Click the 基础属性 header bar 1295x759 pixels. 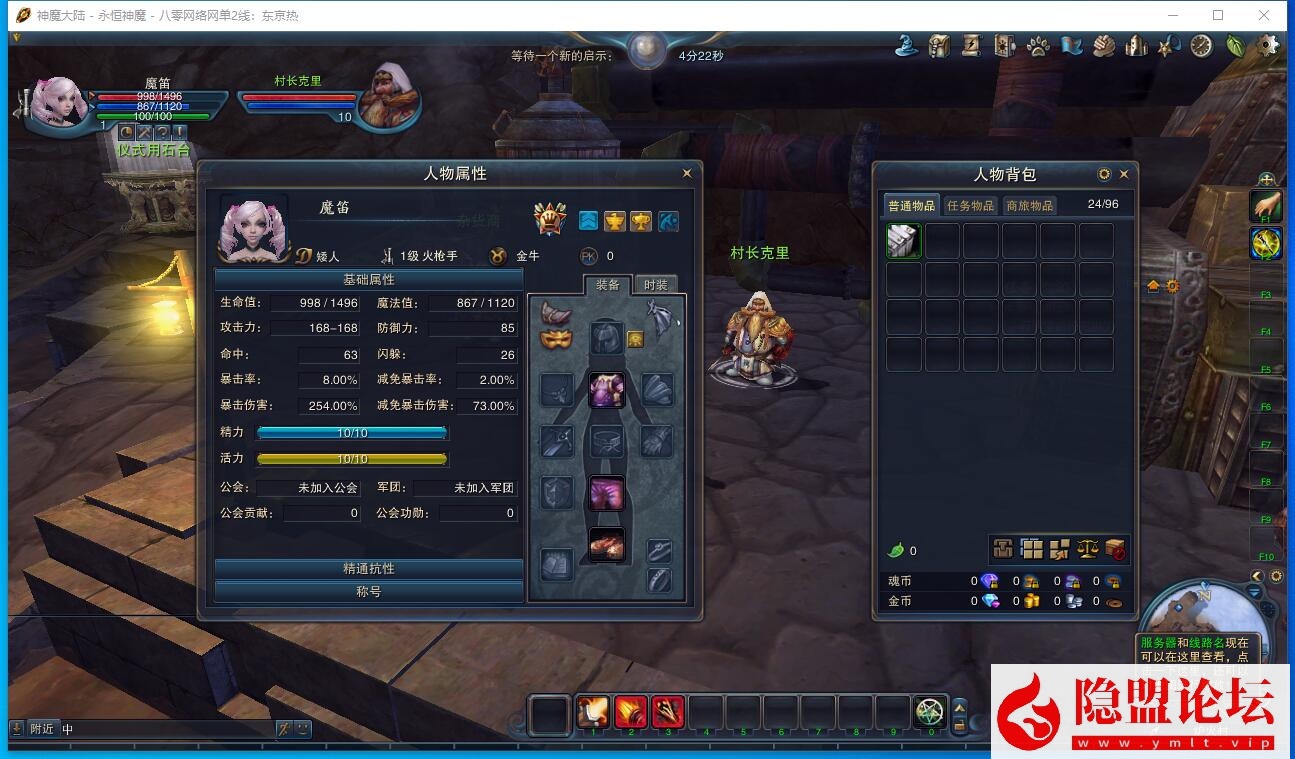coord(367,279)
